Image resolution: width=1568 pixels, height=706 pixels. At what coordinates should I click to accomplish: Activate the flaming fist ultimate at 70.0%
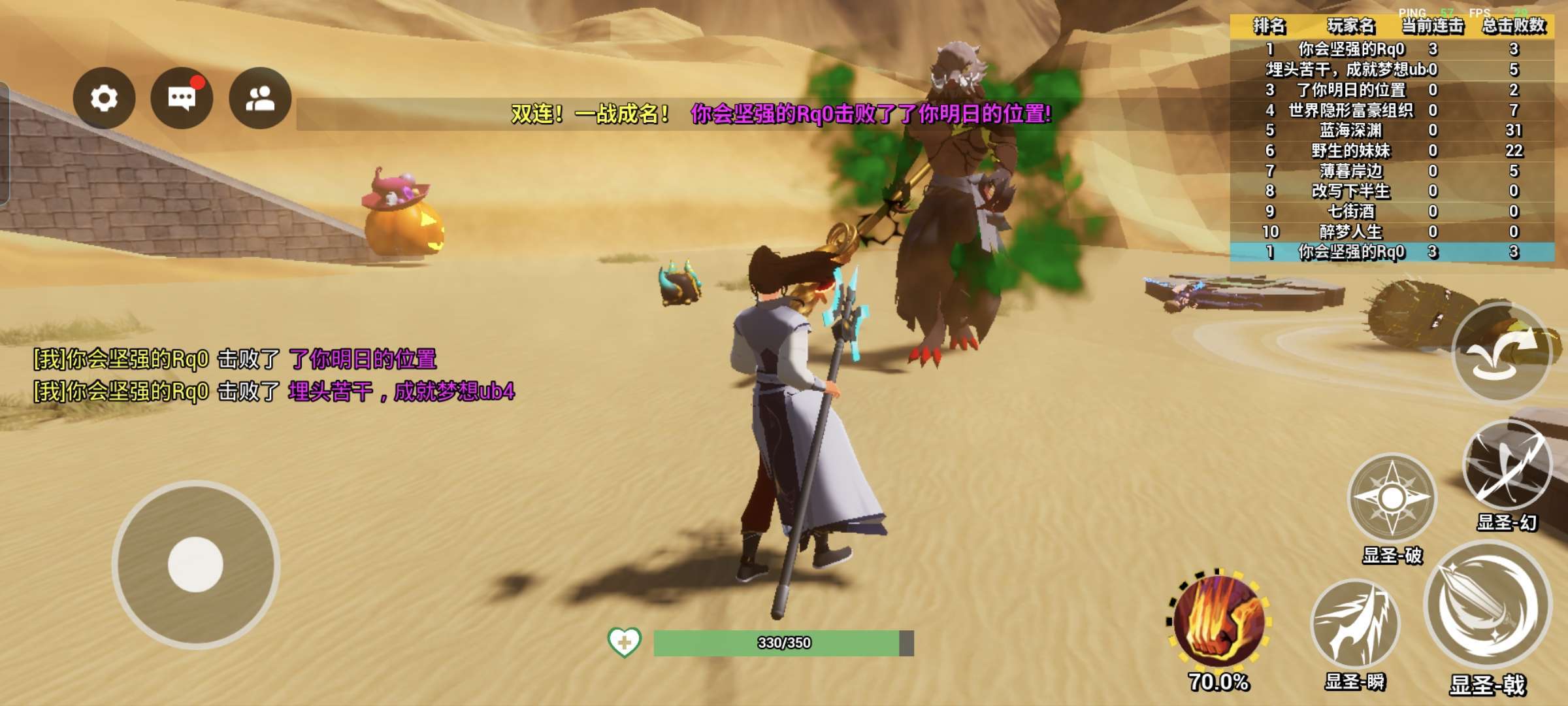click(1218, 622)
